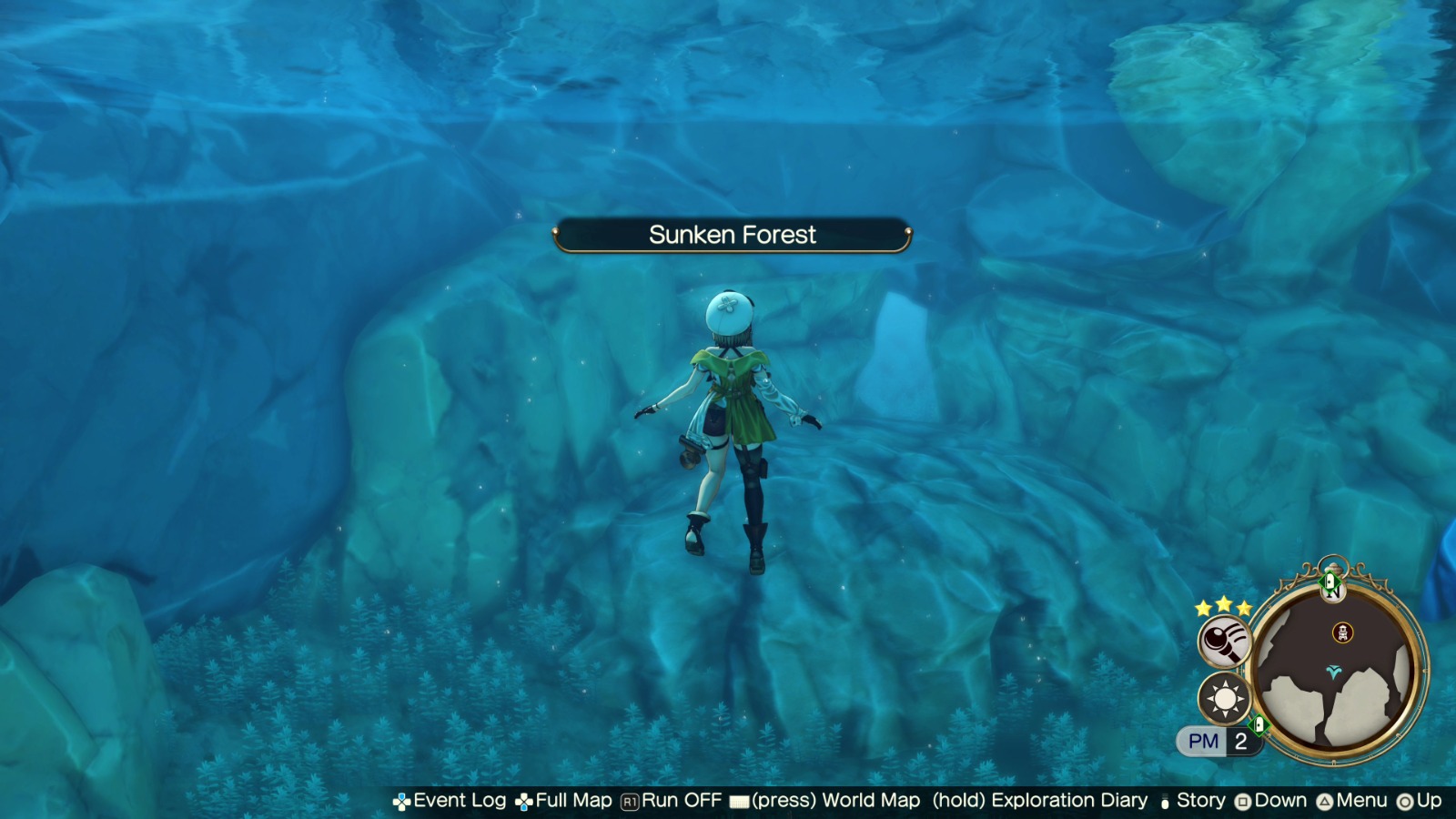
Task: Open the Event Log
Action: 460,801
